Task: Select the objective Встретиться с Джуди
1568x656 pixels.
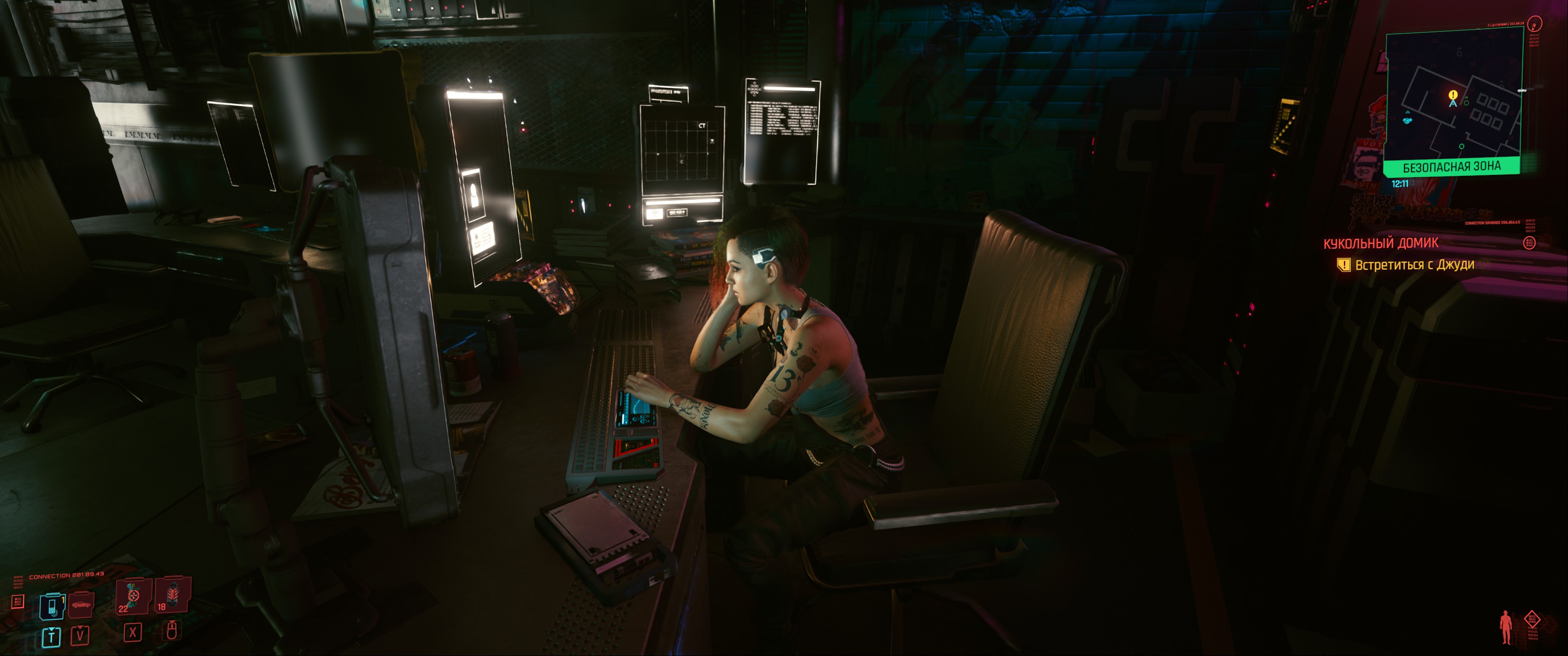Action: 1414,265
